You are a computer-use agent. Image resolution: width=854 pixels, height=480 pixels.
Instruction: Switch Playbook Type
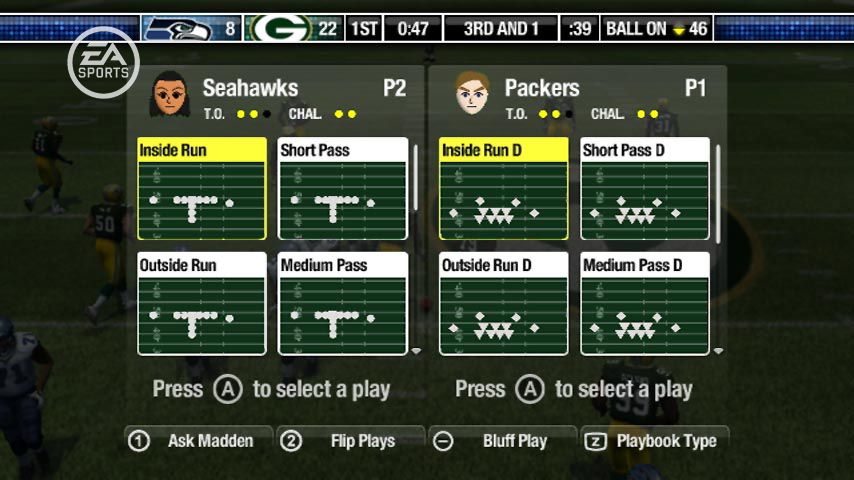tap(655, 440)
